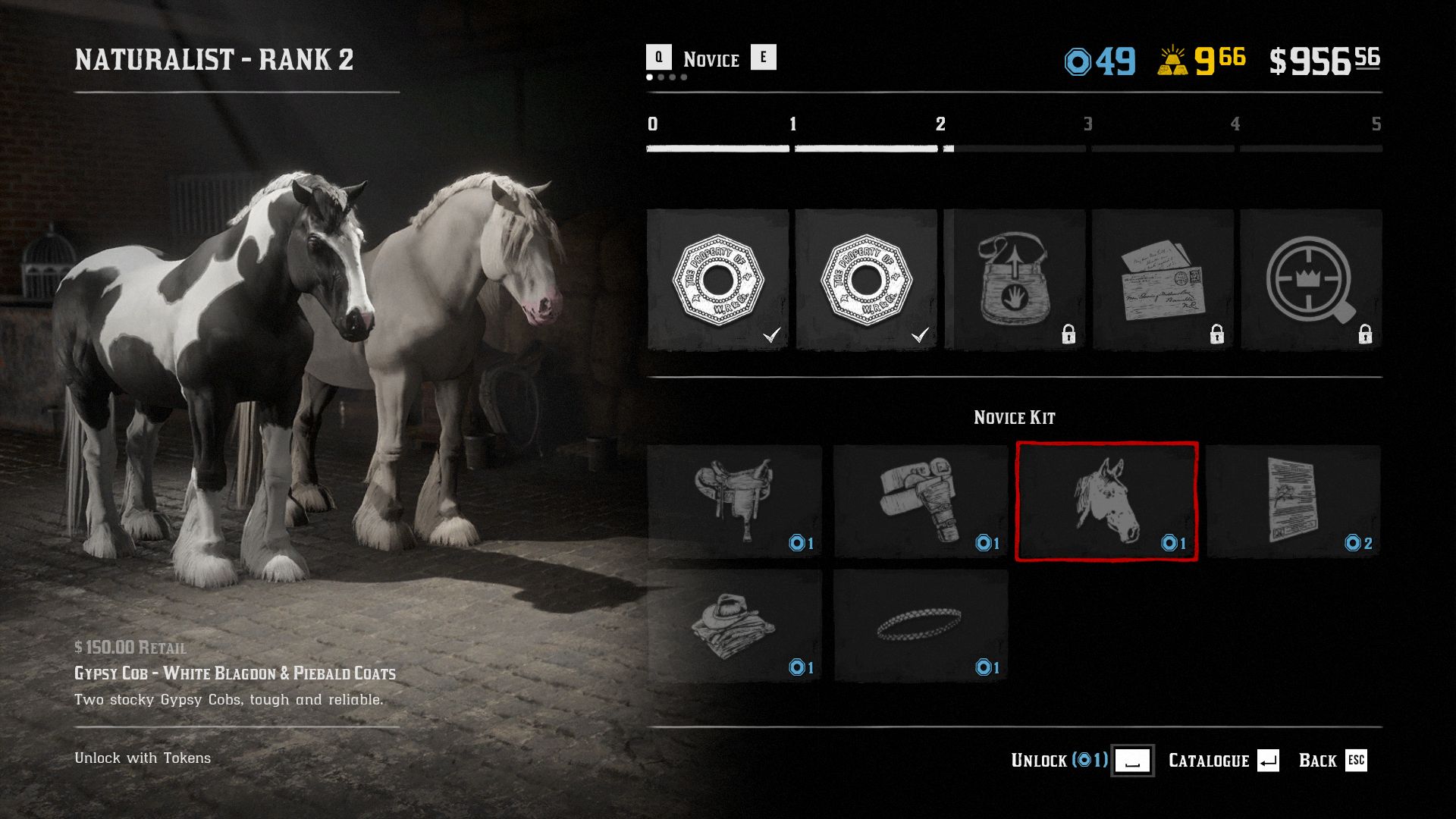Select the locked satchel upgrade reward
Viewport: 1456px width, 819px height.
click(x=1015, y=279)
